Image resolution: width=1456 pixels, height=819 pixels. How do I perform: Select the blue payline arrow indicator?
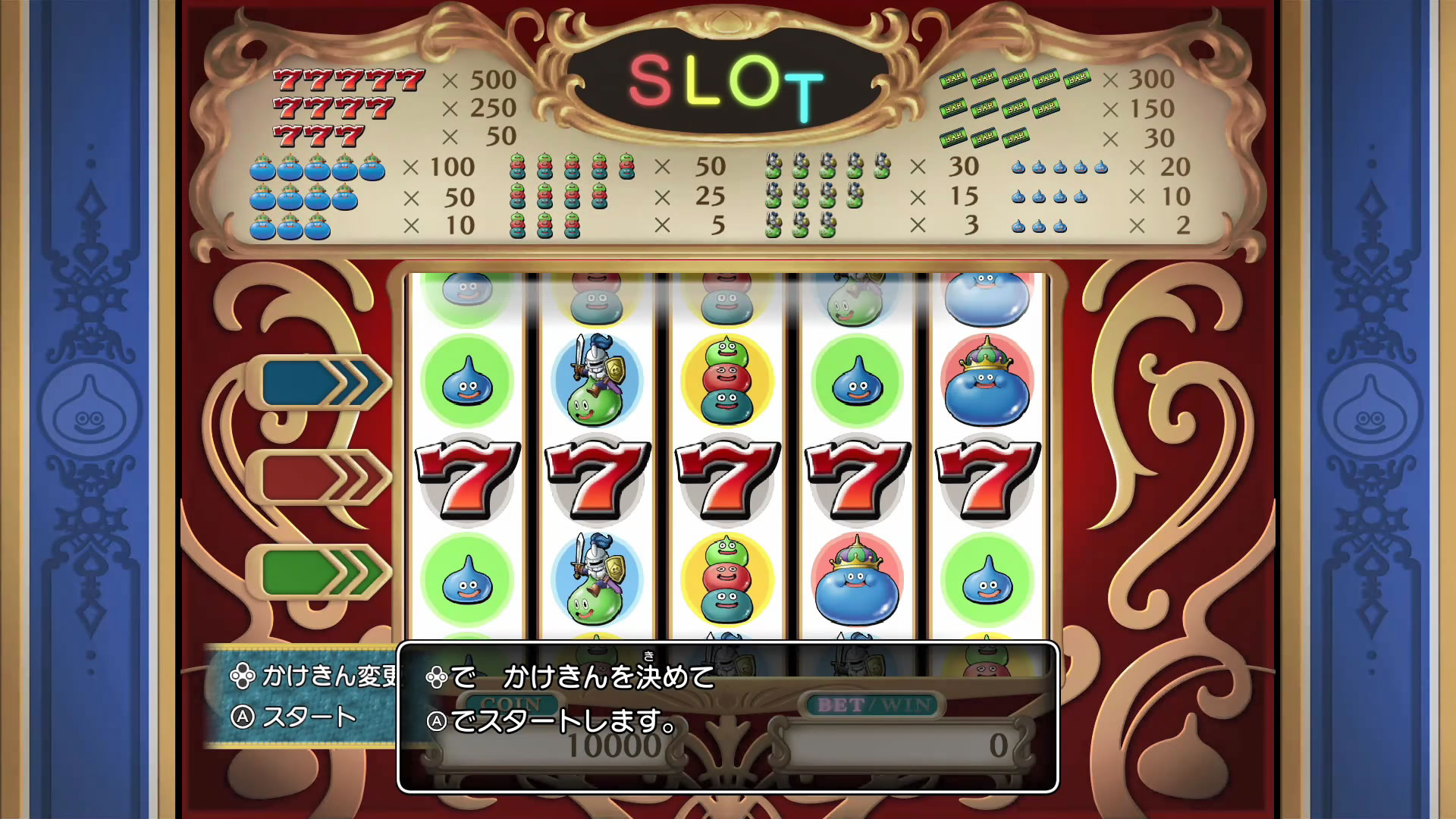[320, 383]
